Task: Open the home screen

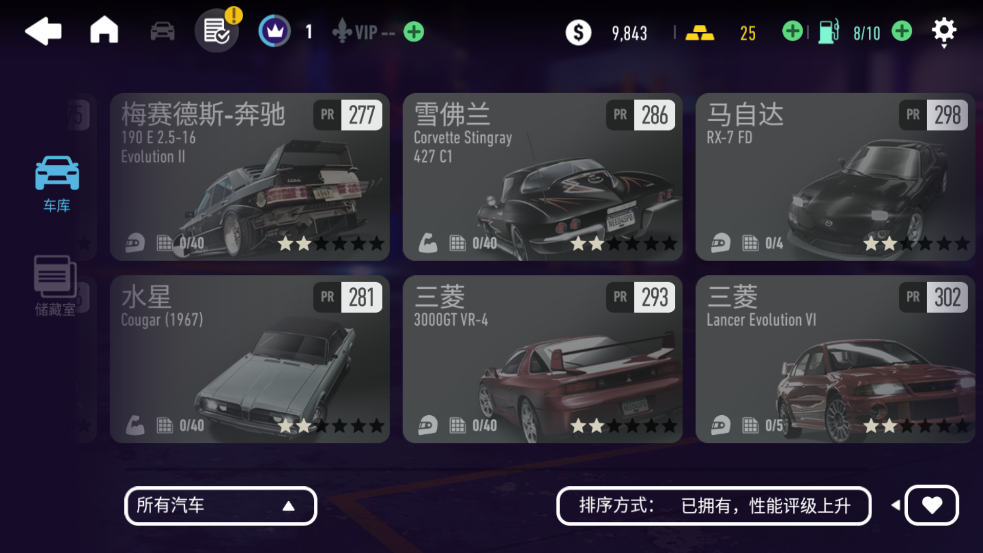Action: (104, 31)
